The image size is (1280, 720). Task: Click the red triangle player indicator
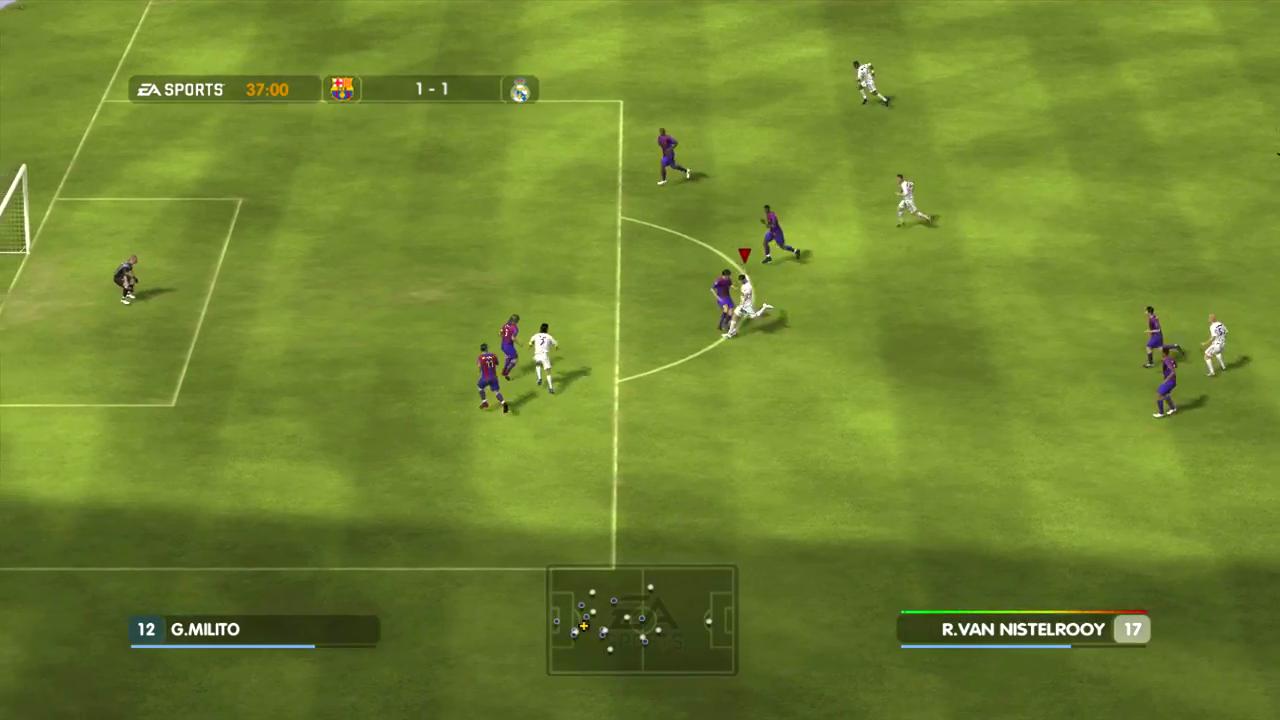[744, 255]
